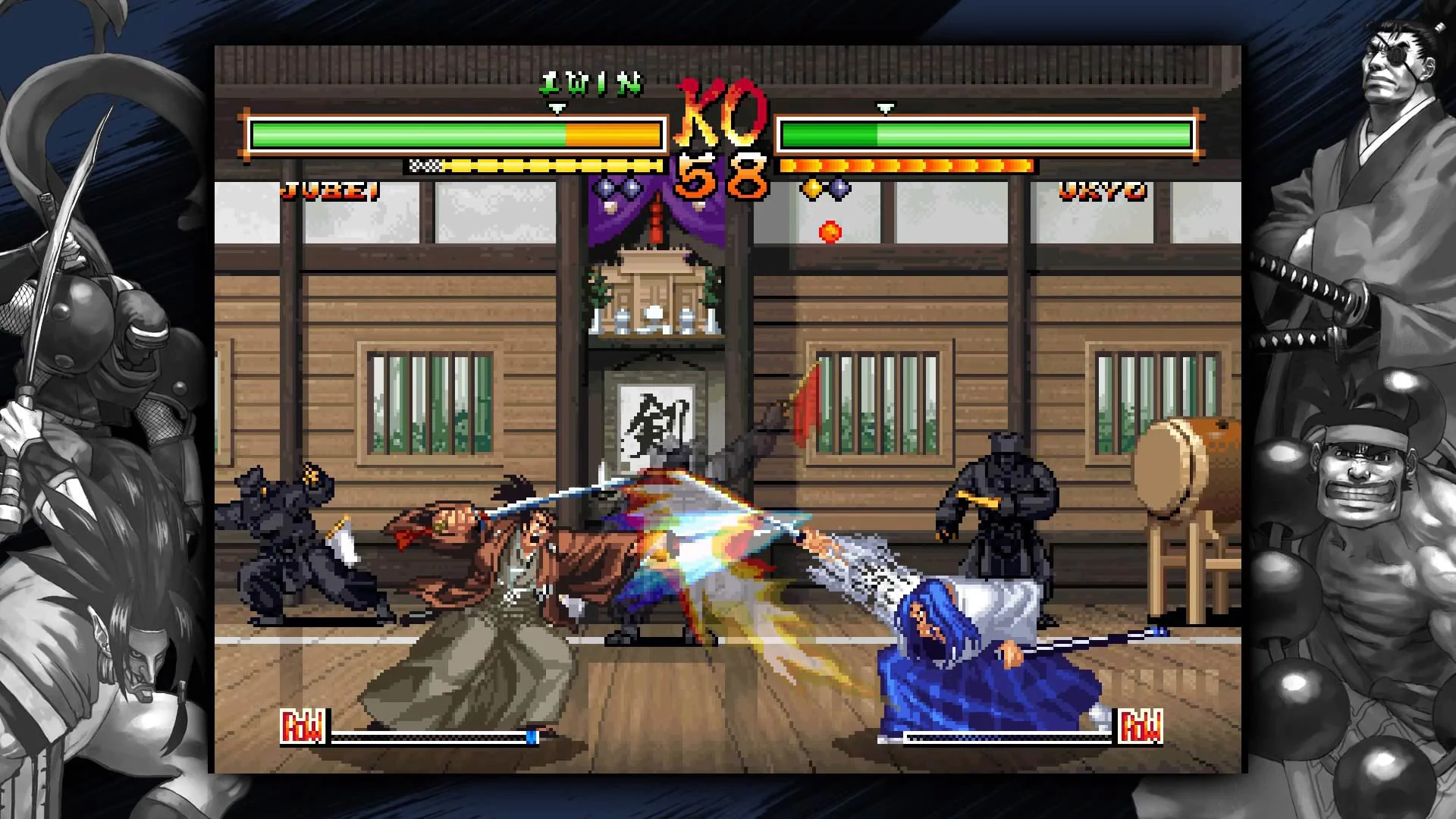
Task: Toggle the marker arrow above Ukyo's health bar
Action: (x=882, y=108)
